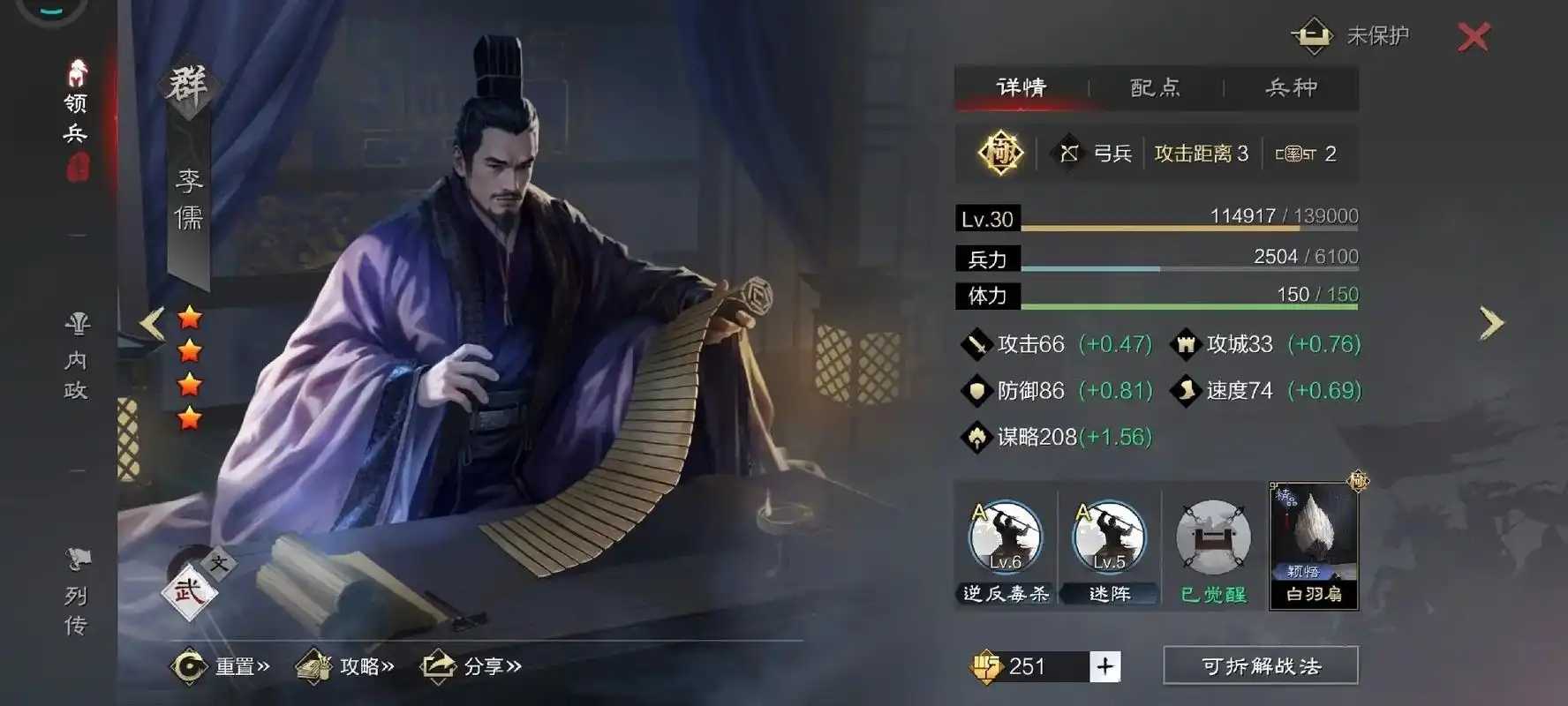Click the sword icon beside 攻击66

[976, 344]
